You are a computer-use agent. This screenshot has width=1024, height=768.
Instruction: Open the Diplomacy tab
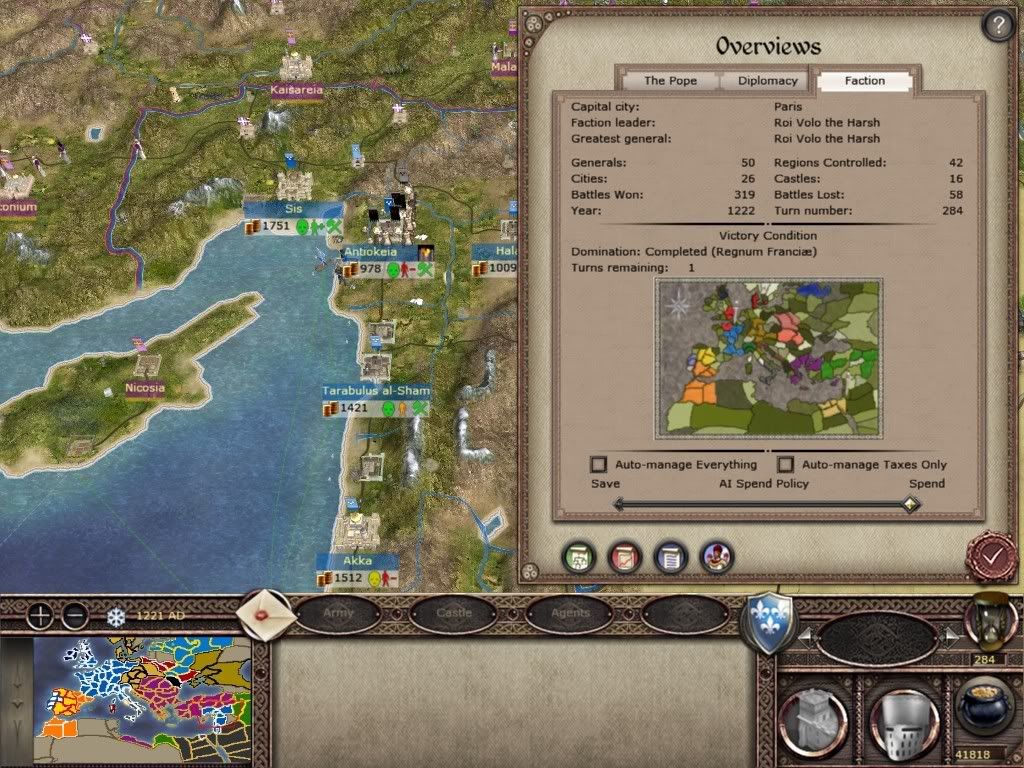[x=768, y=81]
